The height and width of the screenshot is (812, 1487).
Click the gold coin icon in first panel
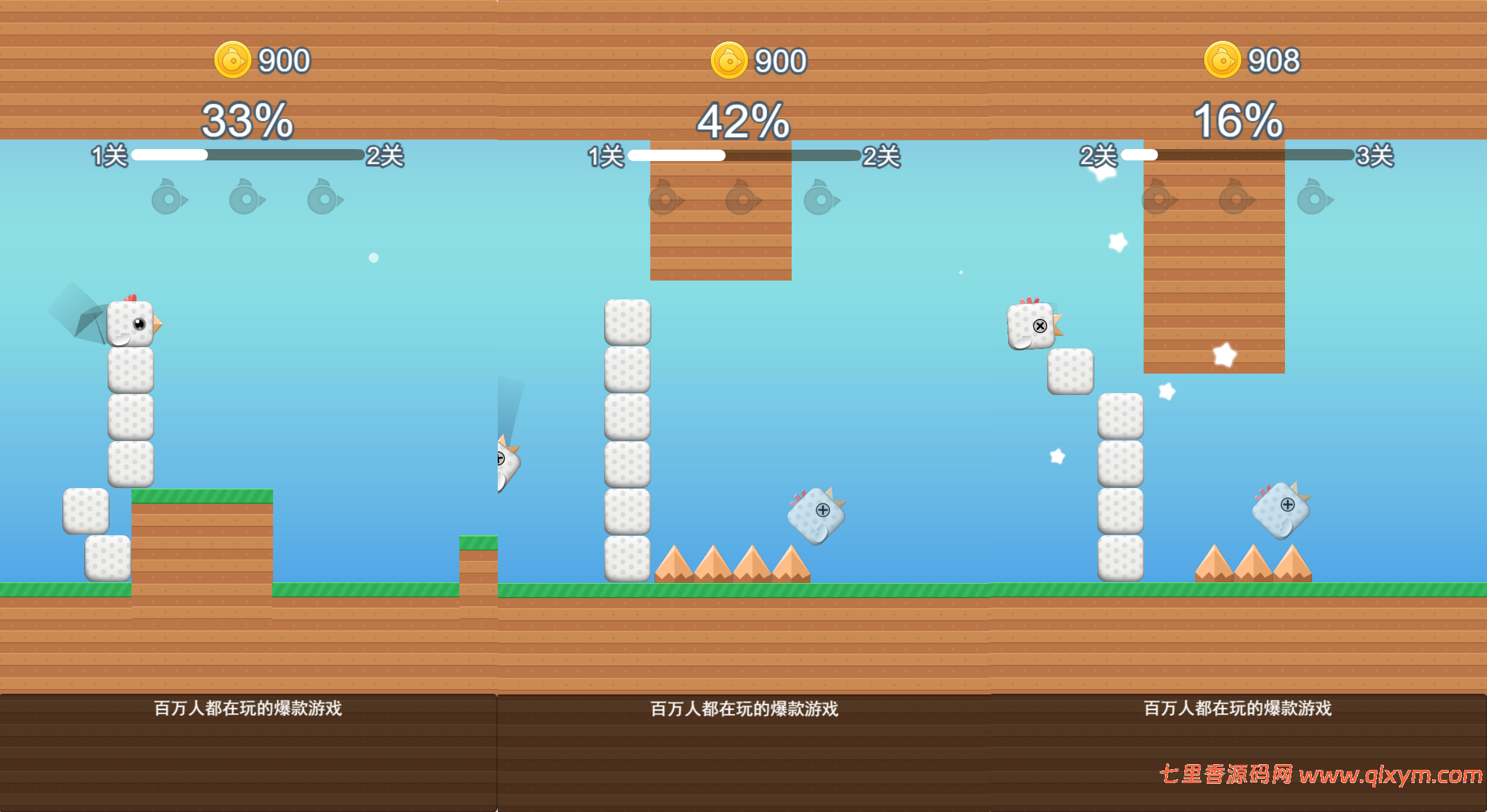point(232,60)
